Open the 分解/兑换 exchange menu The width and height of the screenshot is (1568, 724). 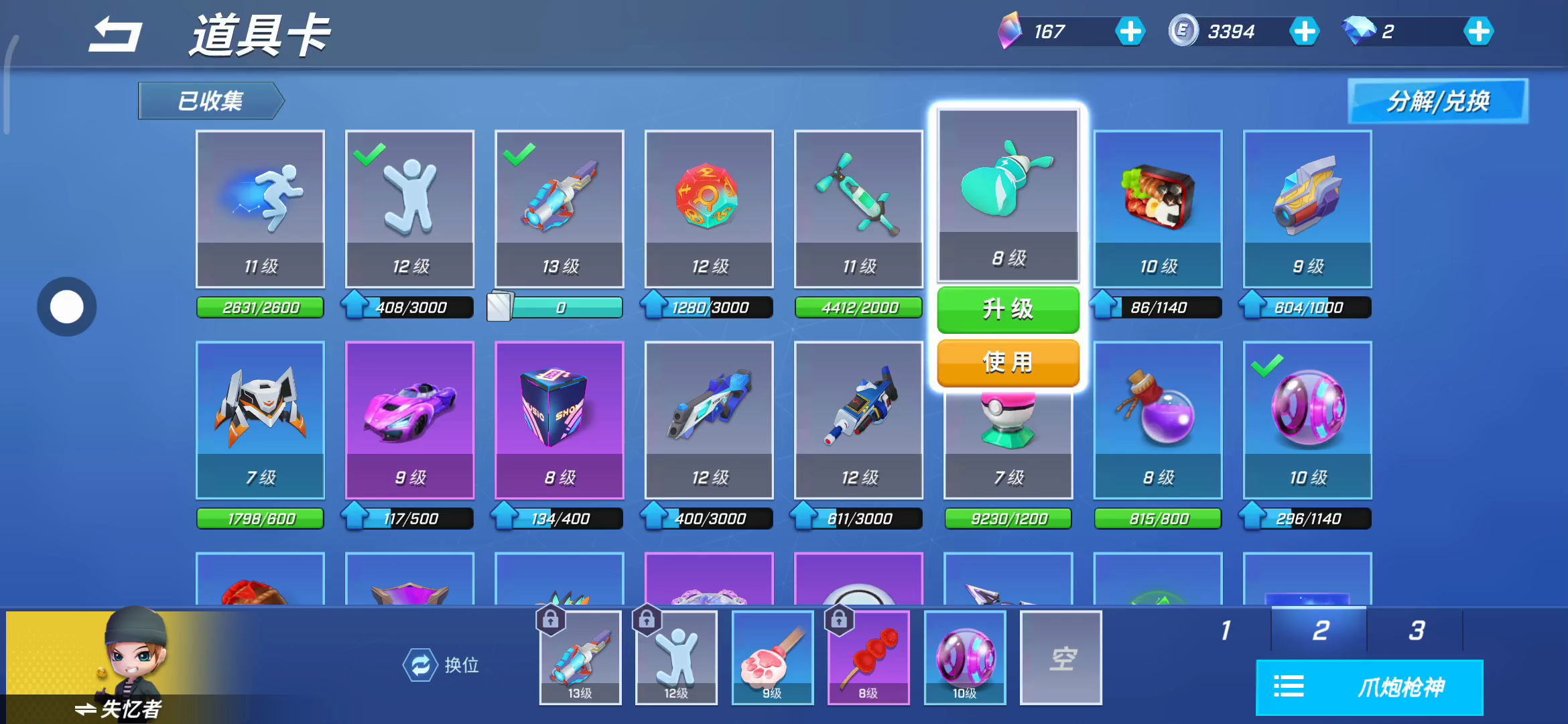1437,101
